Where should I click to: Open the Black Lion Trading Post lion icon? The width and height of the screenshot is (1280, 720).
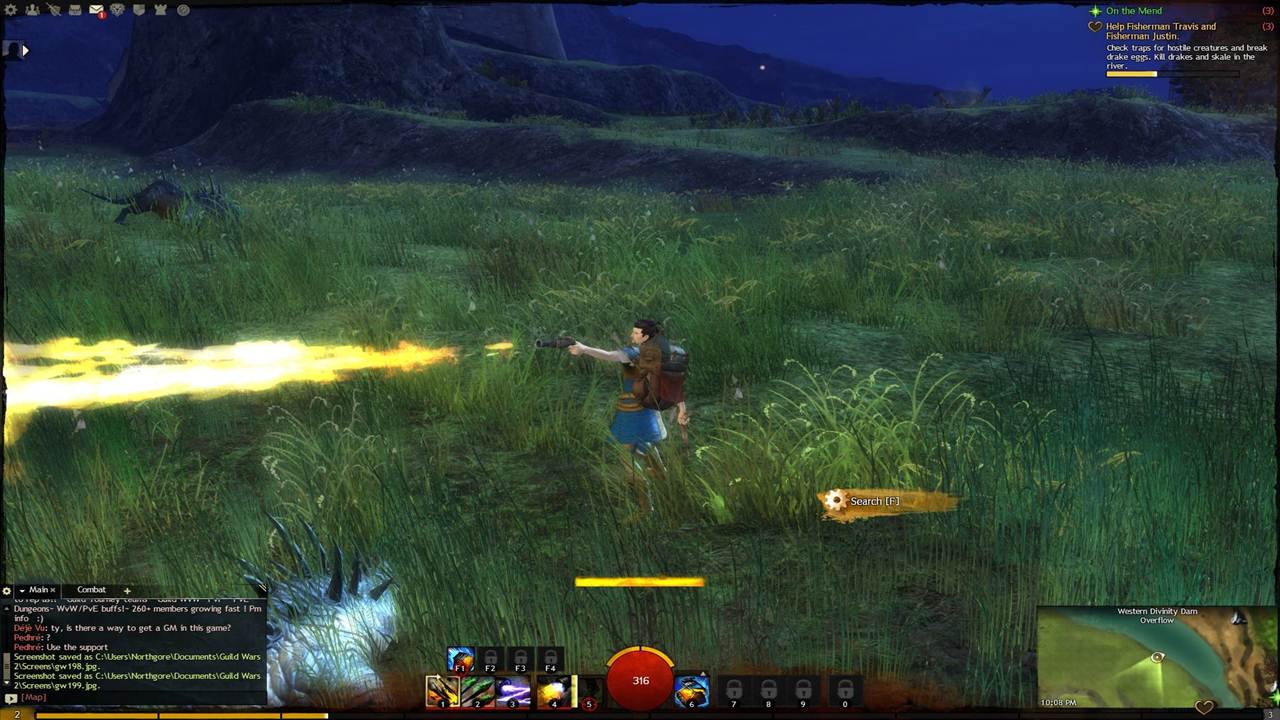coord(117,10)
